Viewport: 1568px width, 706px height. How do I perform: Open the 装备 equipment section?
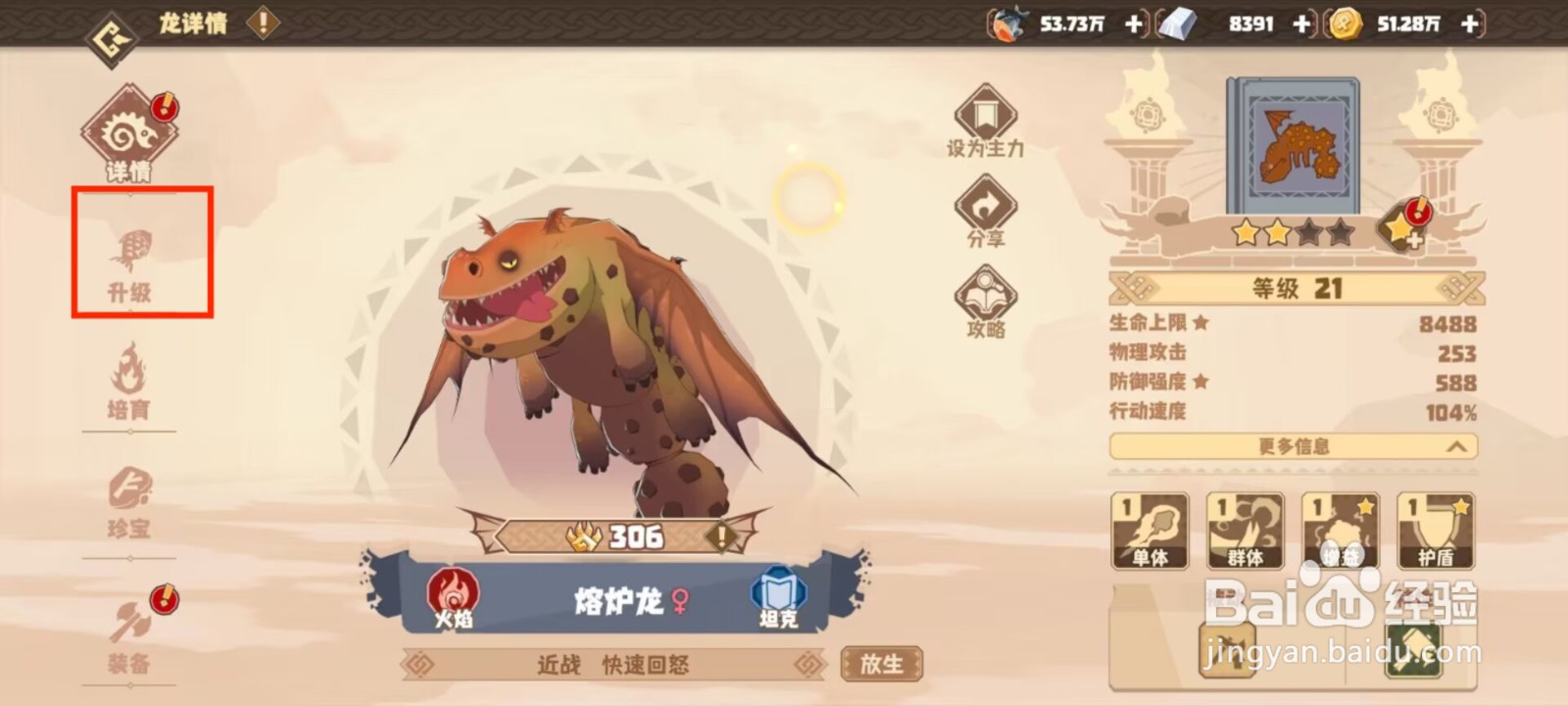click(x=130, y=632)
